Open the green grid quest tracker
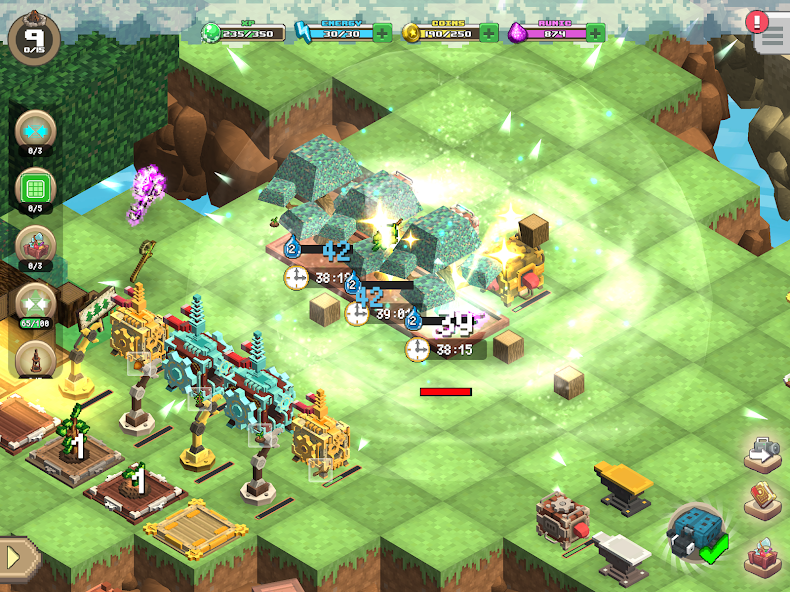This screenshot has width=790, height=592. point(35,189)
